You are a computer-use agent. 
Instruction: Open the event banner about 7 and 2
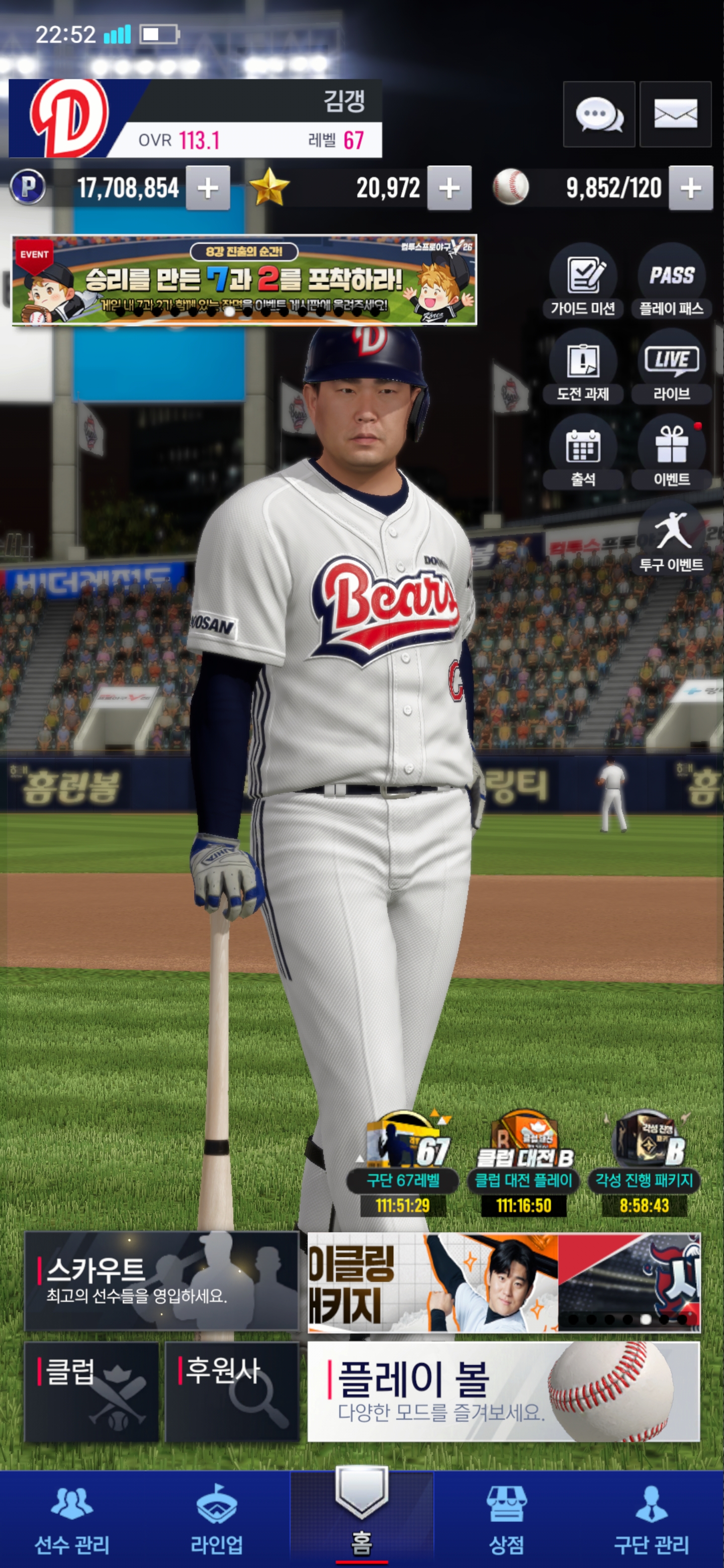point(244,280)
